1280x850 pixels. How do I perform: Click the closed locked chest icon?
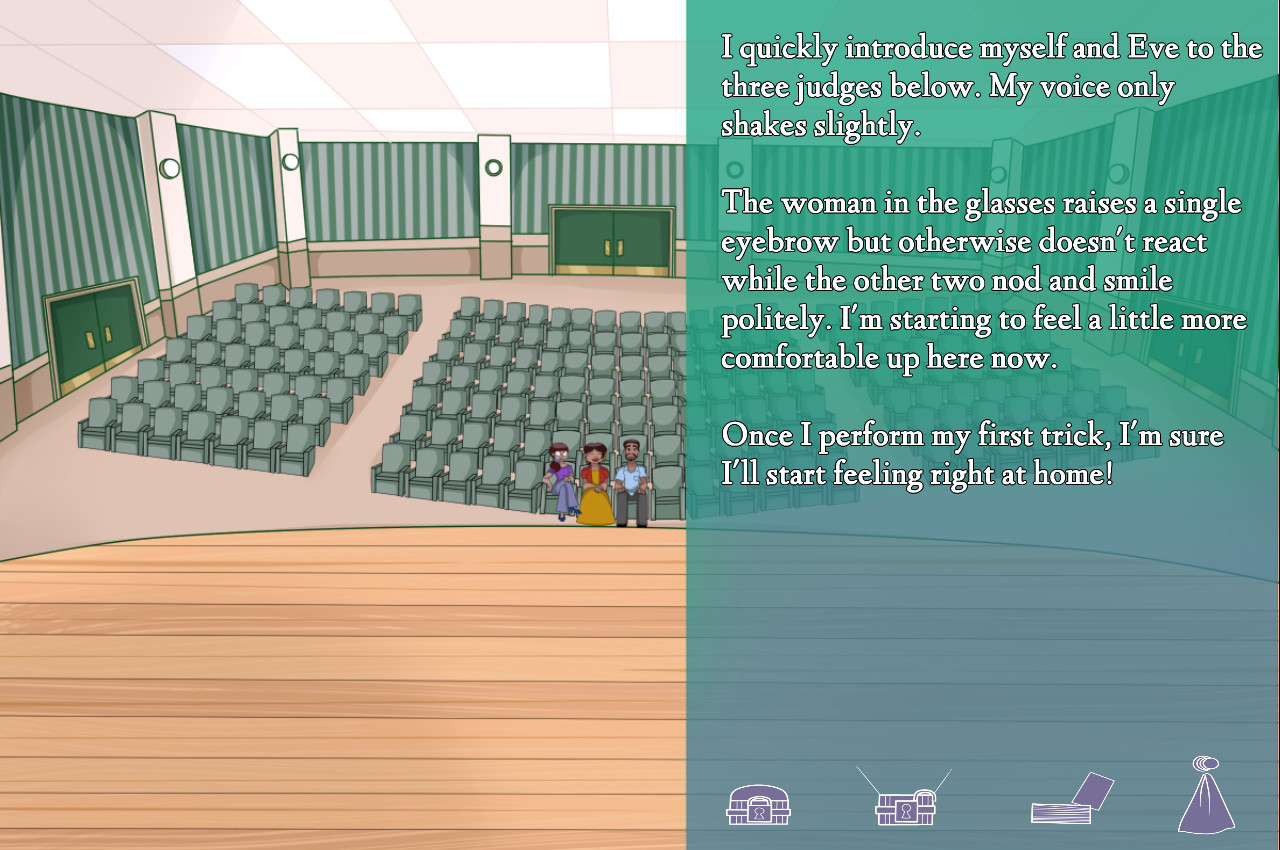758,804
